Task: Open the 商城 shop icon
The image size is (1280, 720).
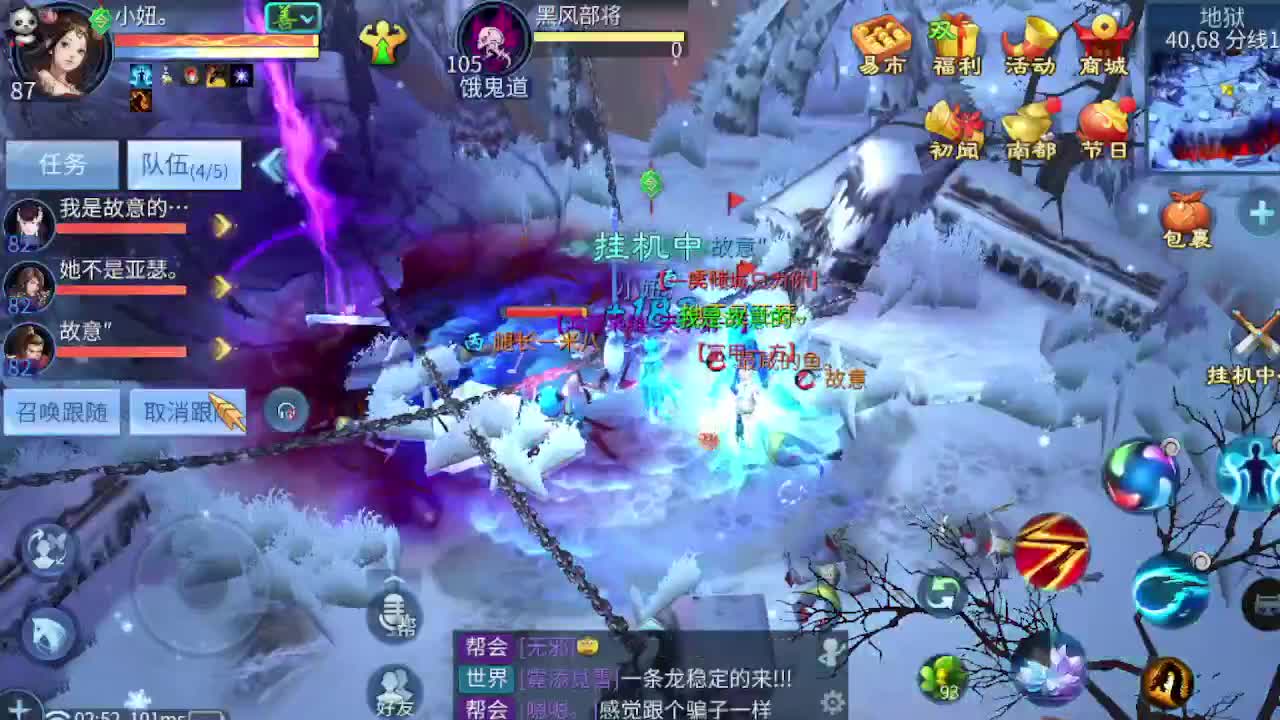Action: [x=1104, y=42]
